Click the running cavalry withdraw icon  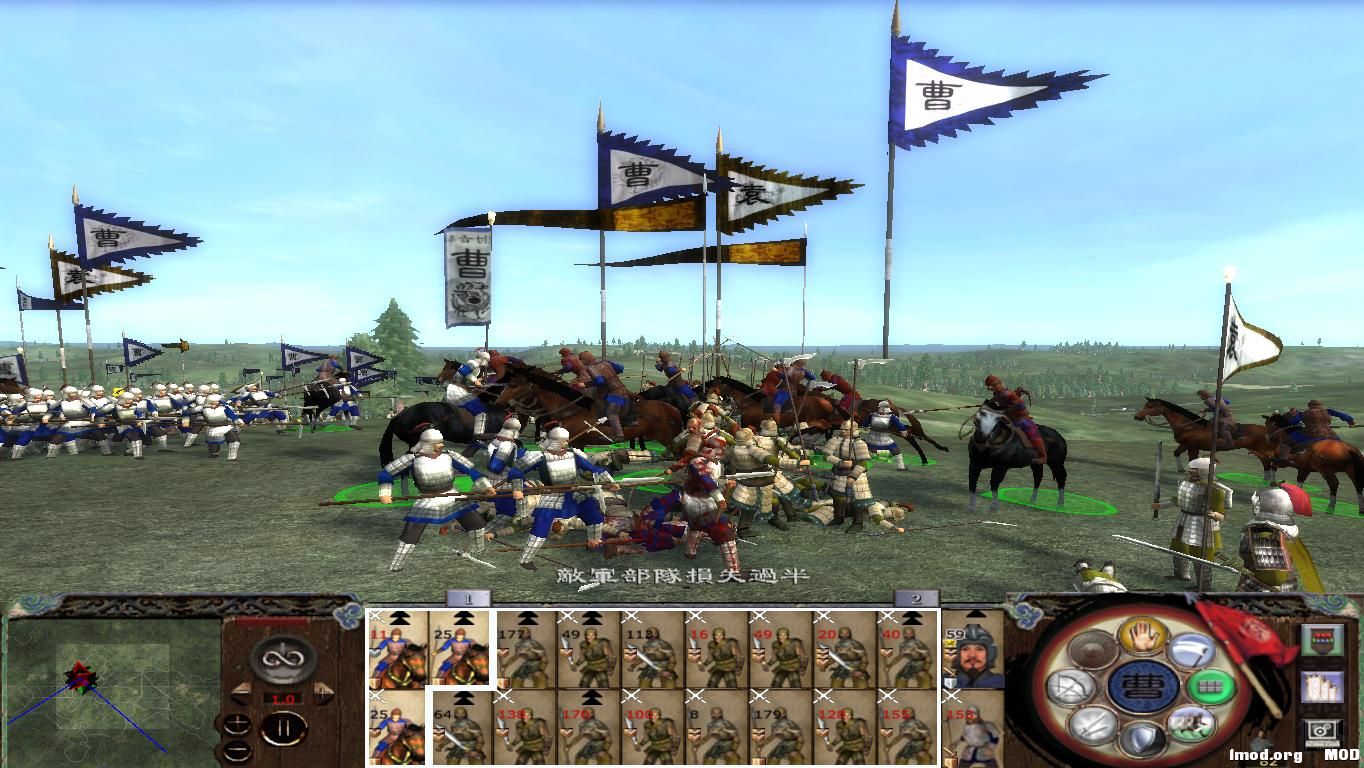click(x=1190, y=726)
